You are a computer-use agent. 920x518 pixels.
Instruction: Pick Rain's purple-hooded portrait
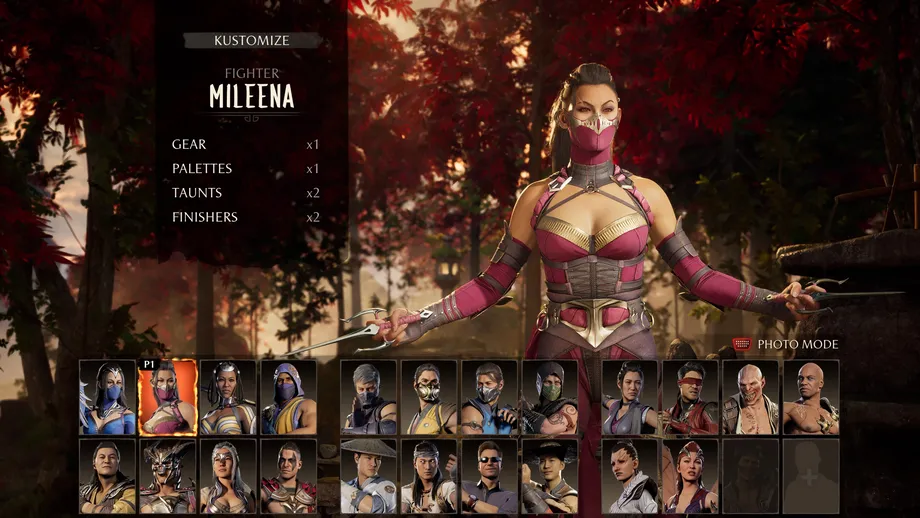click(x=289, y=398)
